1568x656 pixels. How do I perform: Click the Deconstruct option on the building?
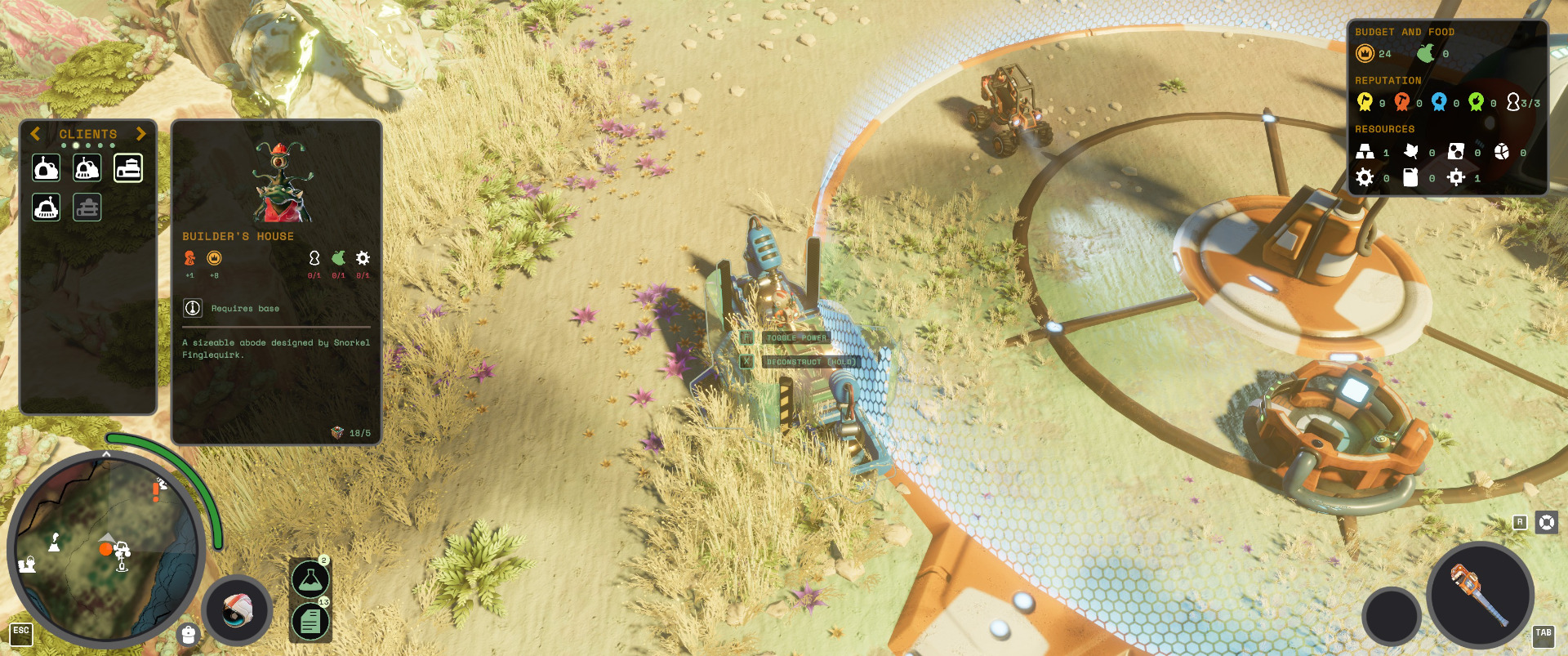coord(809,362)
